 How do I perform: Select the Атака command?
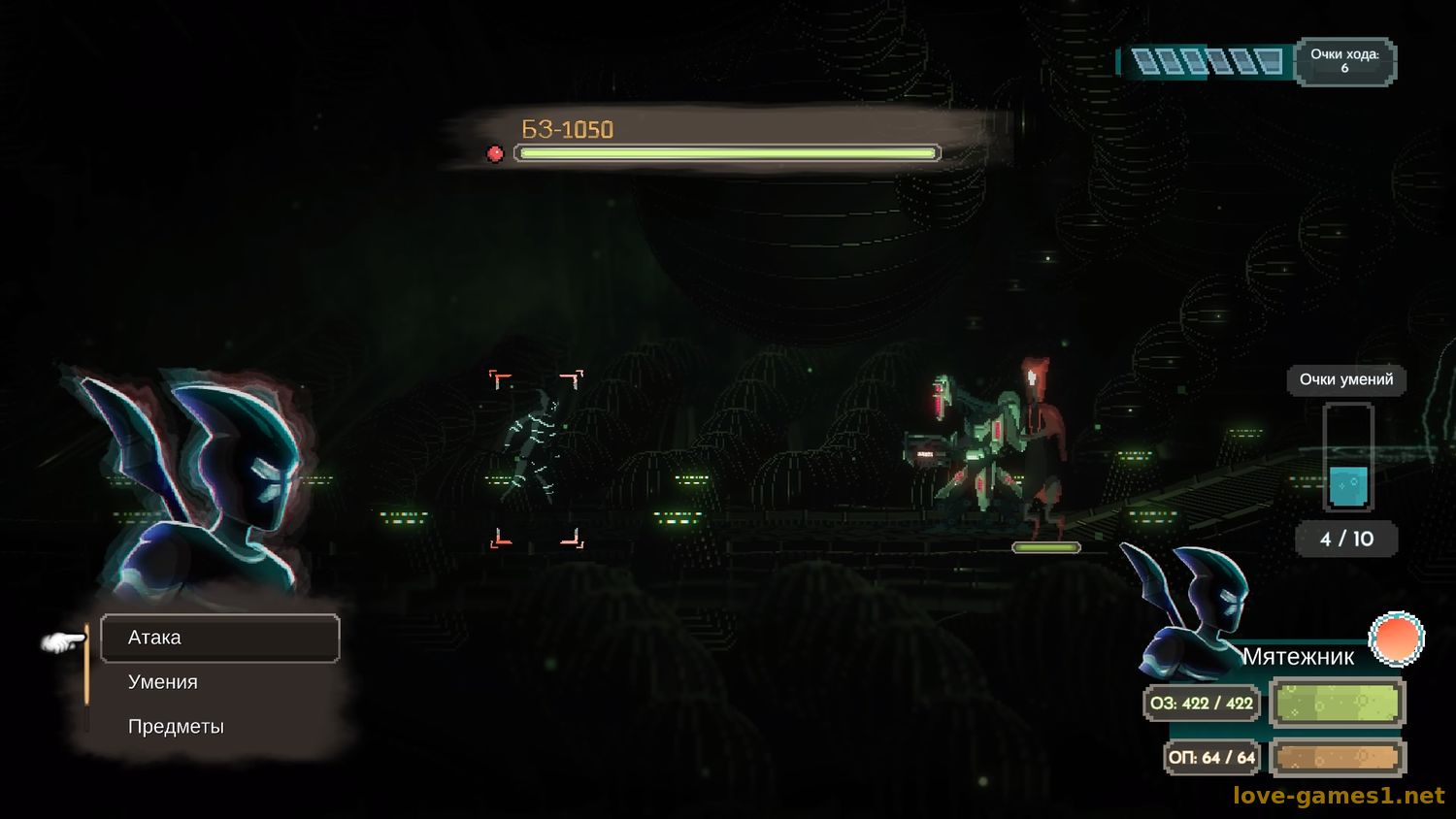(219, 638)
